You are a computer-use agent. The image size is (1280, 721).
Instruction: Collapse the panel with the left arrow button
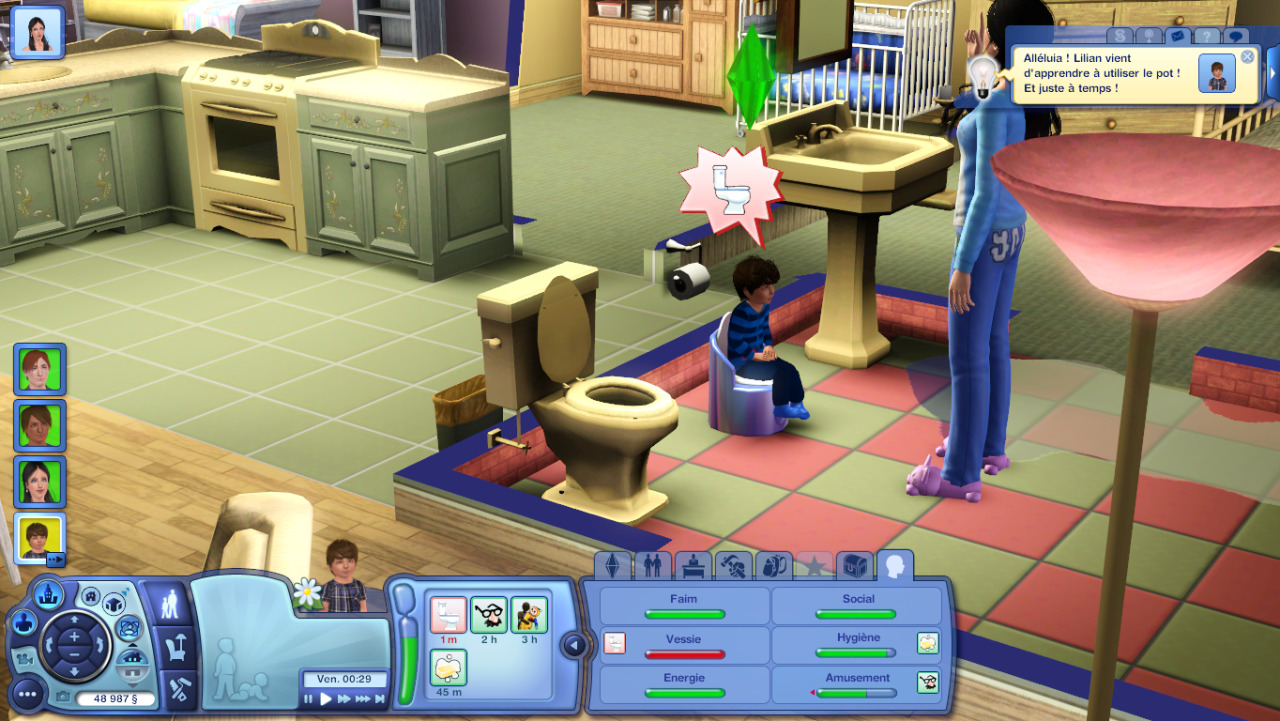tap(574, 645)
